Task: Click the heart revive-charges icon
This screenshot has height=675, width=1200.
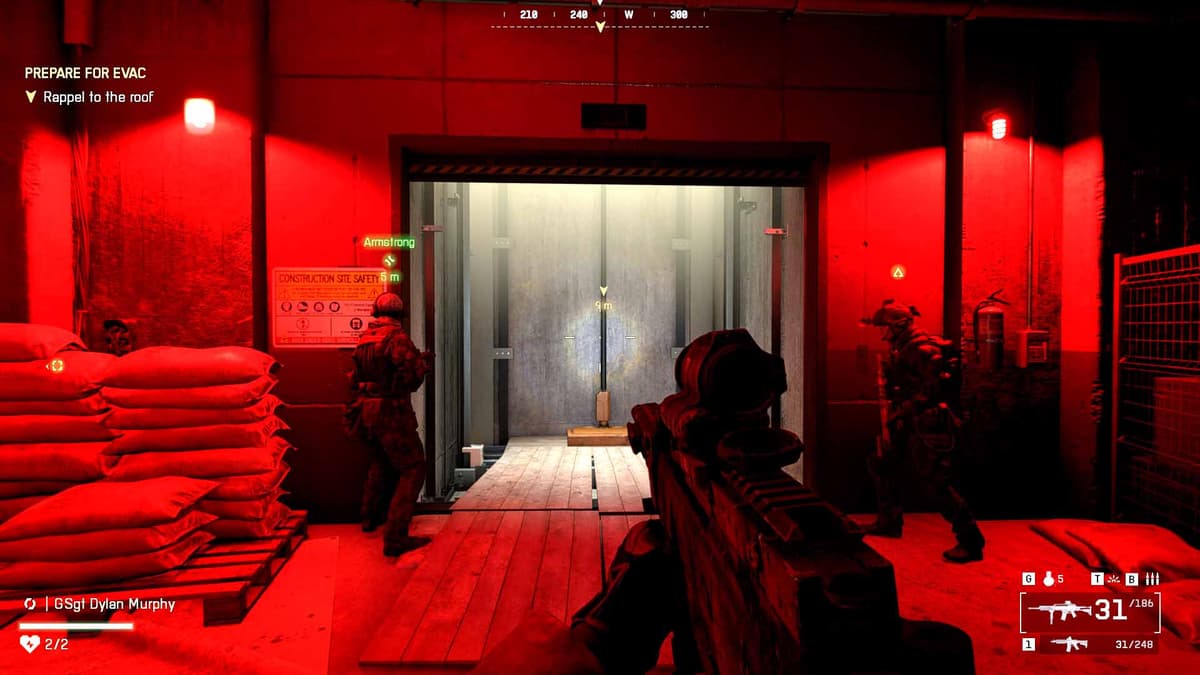Action: point(29,644)
